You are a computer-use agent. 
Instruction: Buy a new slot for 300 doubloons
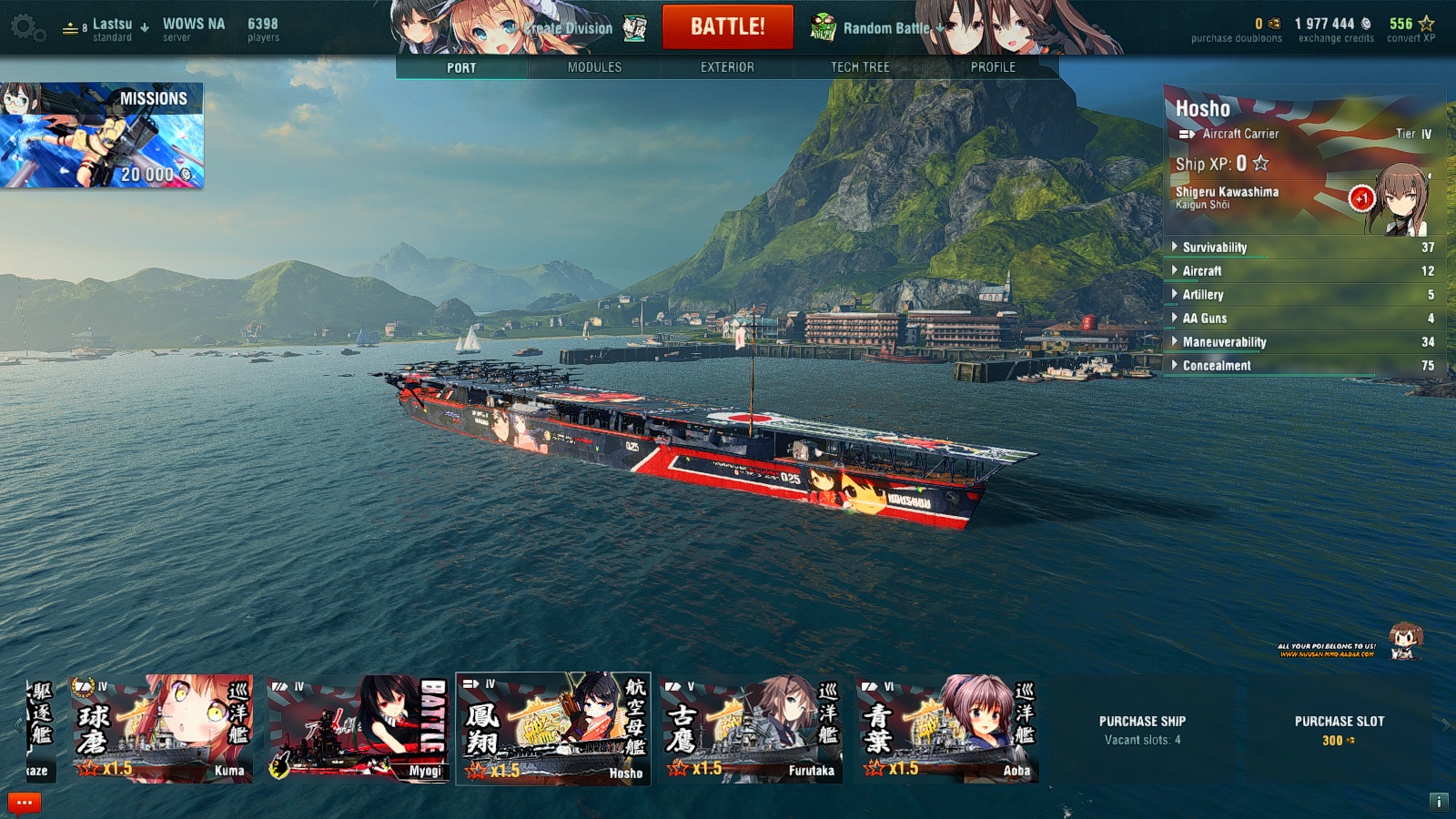(1339, 729)
